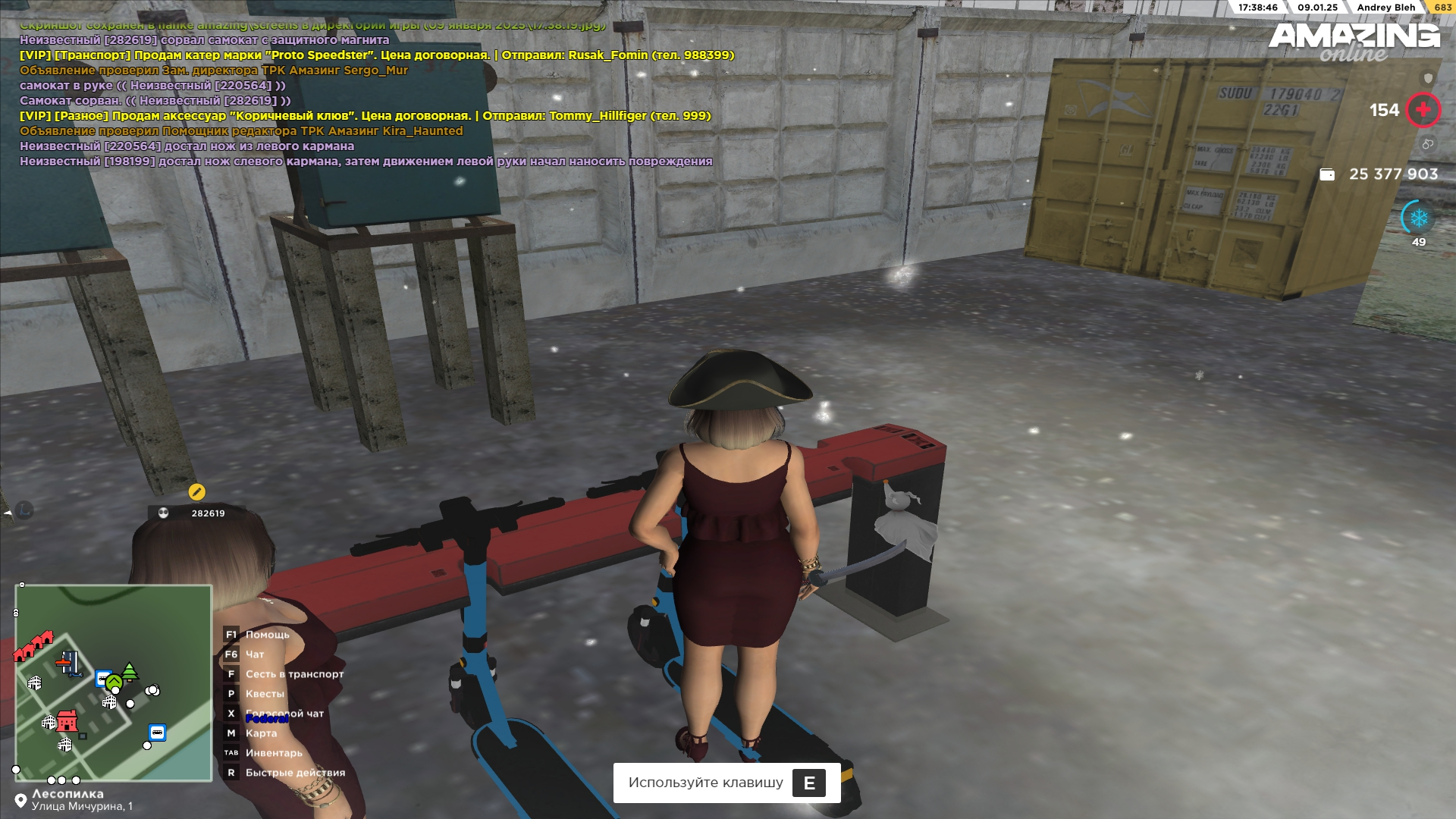Click the grey shield armor icon
The width and height of the screenshot is (1456, 819).
pyautogui.click(x=1428, y=78)
